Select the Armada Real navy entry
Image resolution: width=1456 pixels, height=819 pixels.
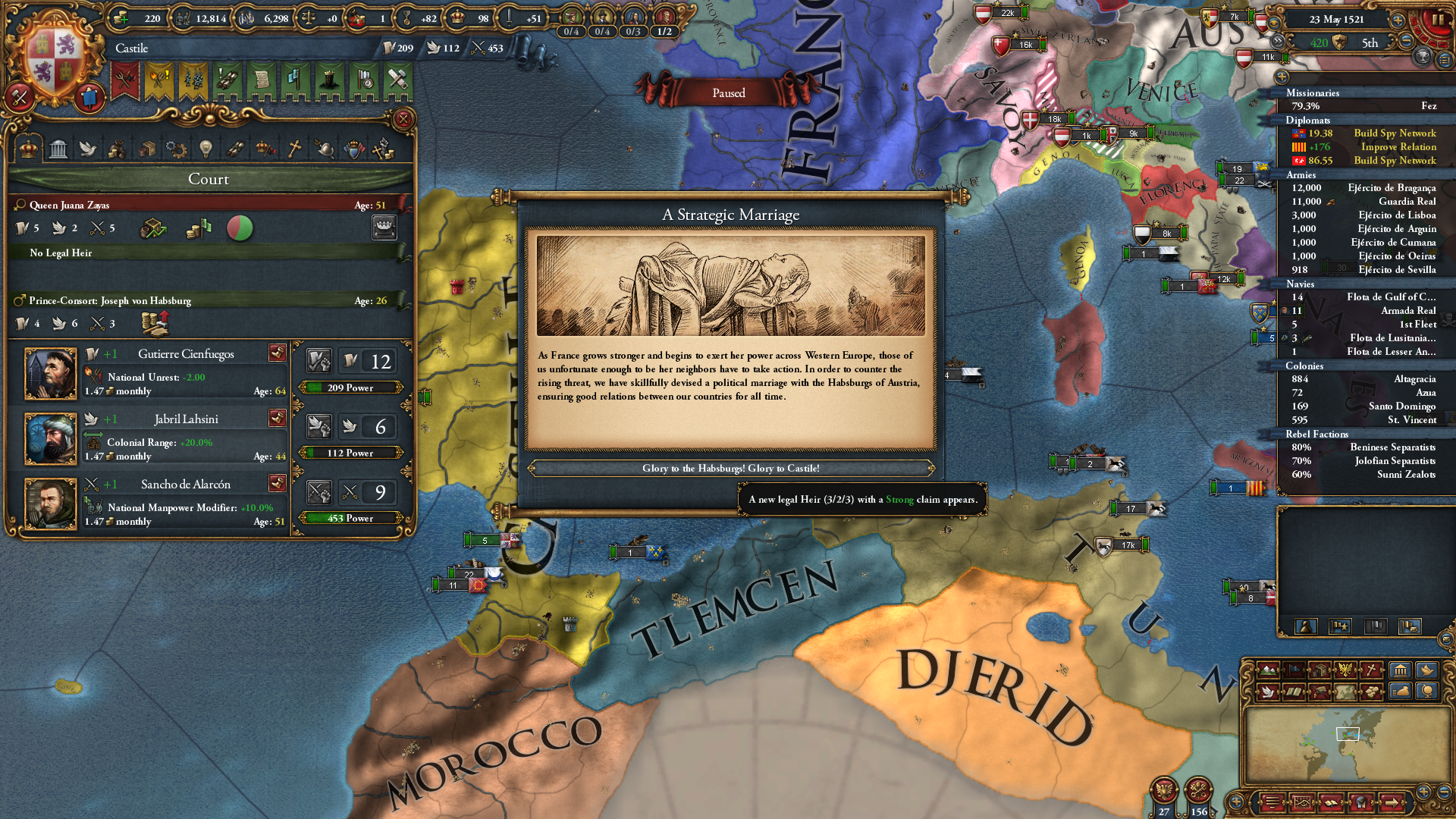pos(1407,311)
